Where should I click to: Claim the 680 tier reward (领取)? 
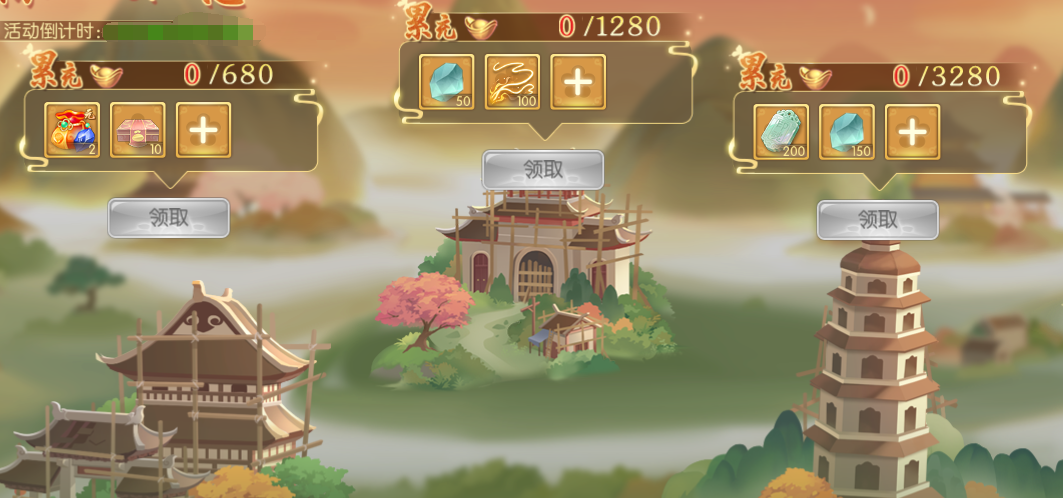[168, 217]
